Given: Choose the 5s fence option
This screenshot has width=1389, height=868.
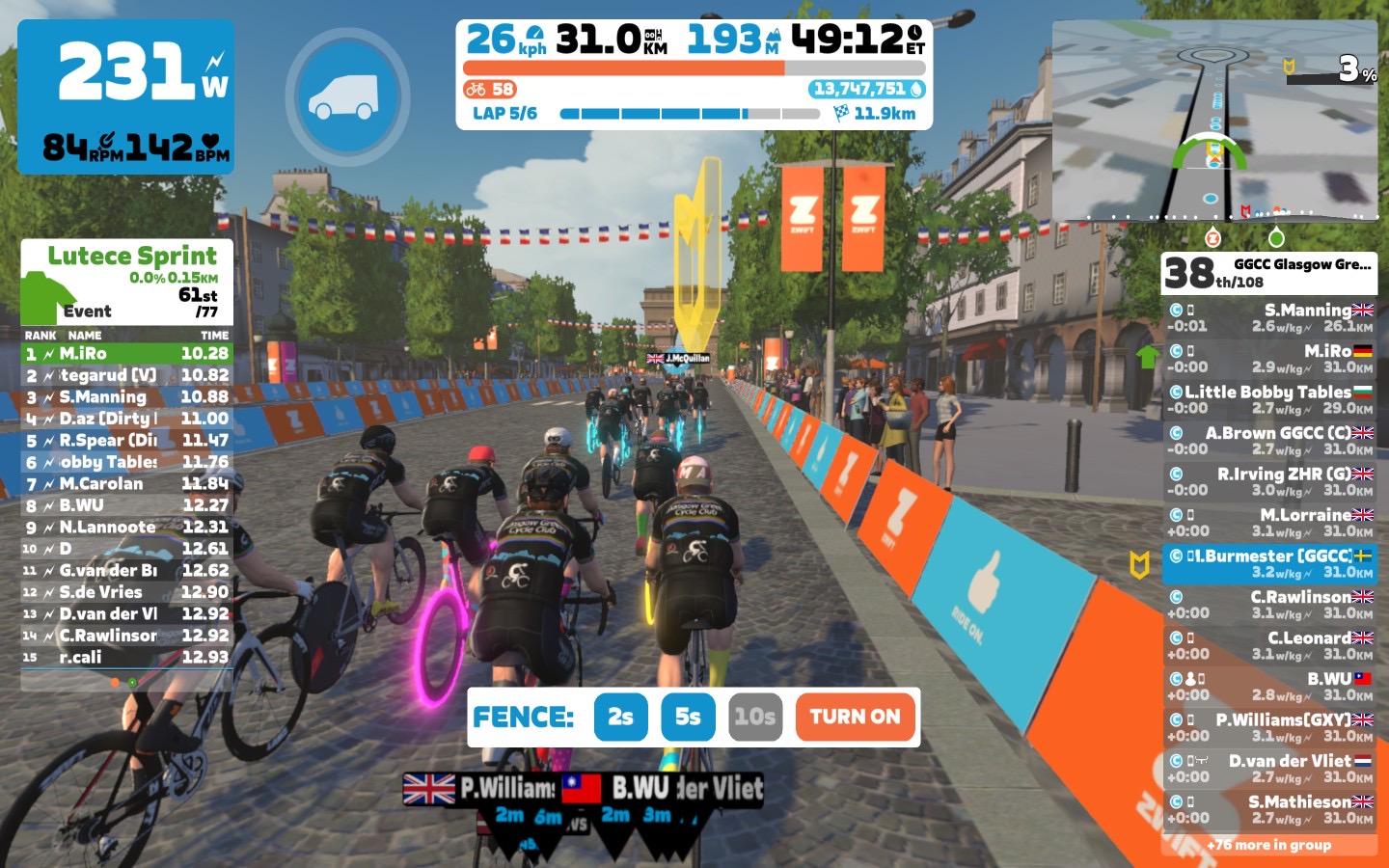Looking at the screenshot, I should tap(688, 717).
